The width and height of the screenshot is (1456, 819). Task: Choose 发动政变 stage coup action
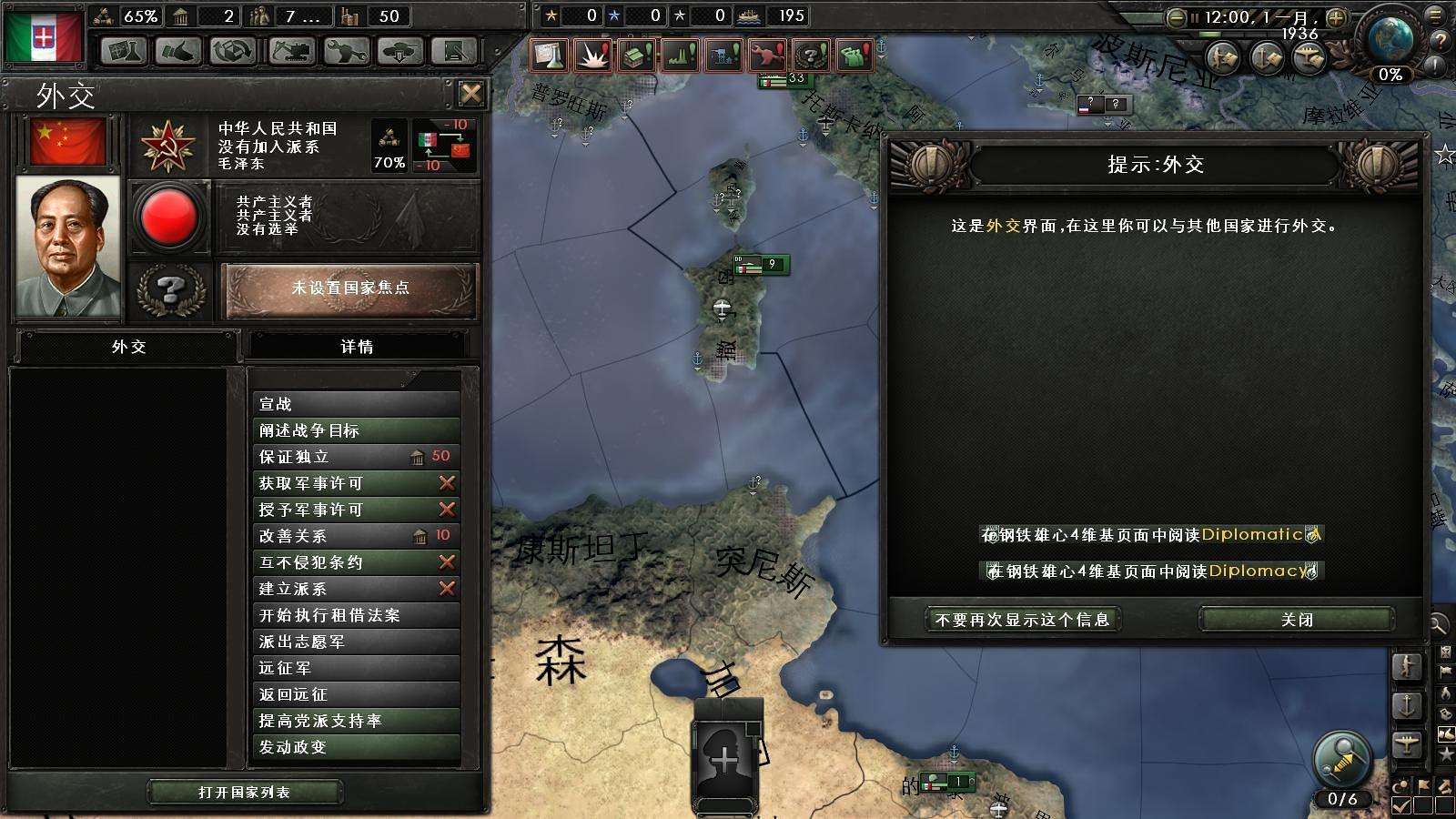pos(356,747)
